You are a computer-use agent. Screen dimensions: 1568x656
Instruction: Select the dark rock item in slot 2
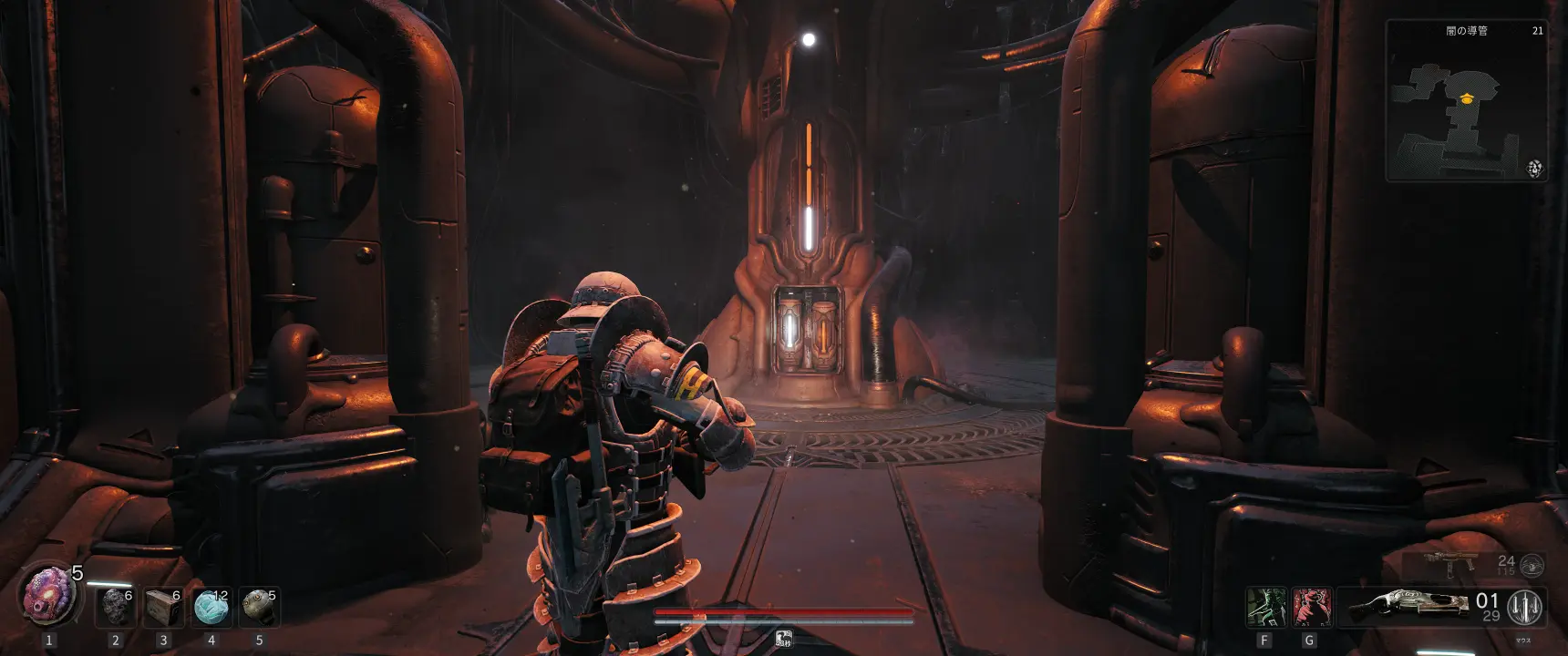point(116,606)
